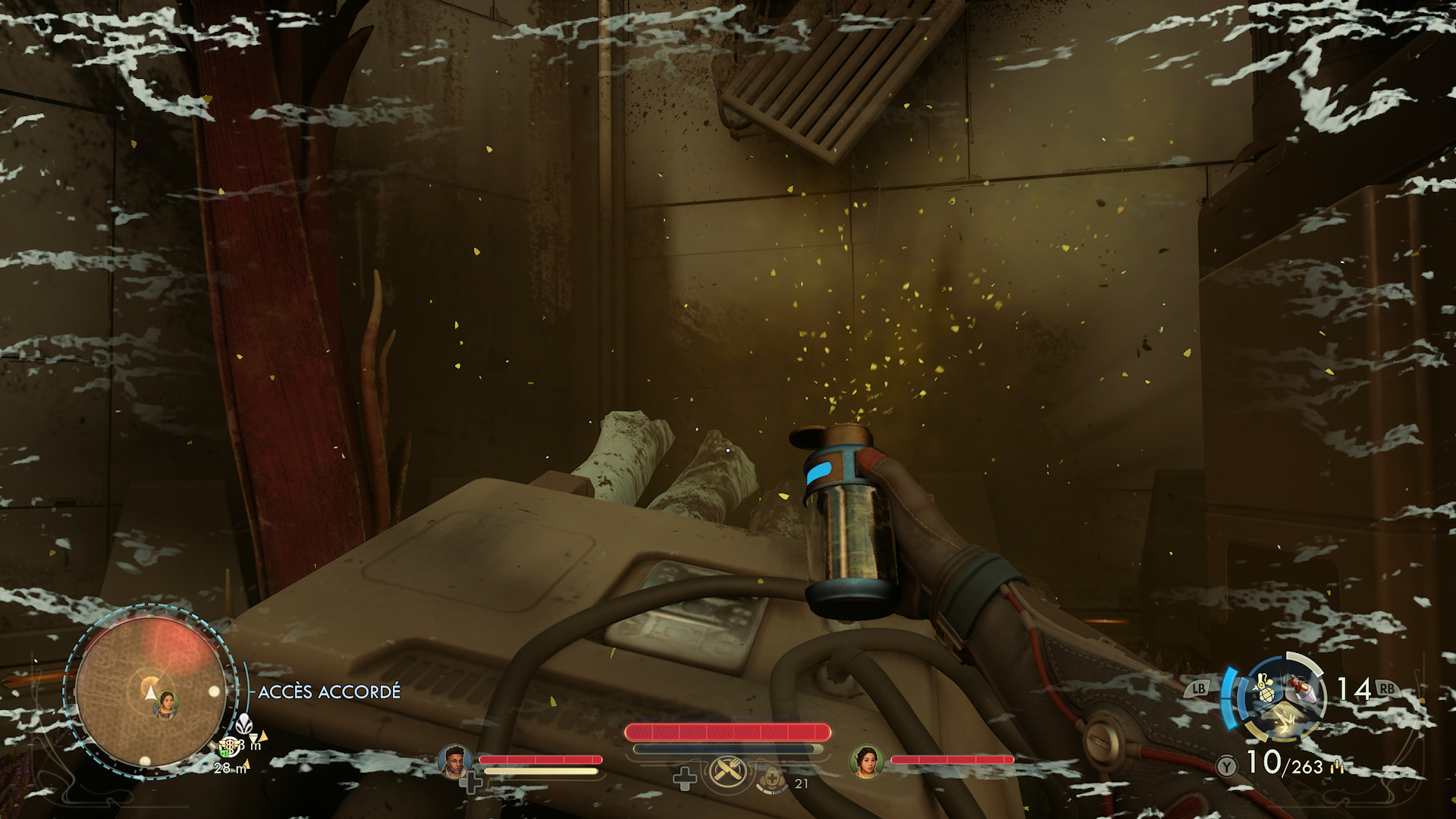Activate the medical inhaler icon

coord(771,779)
